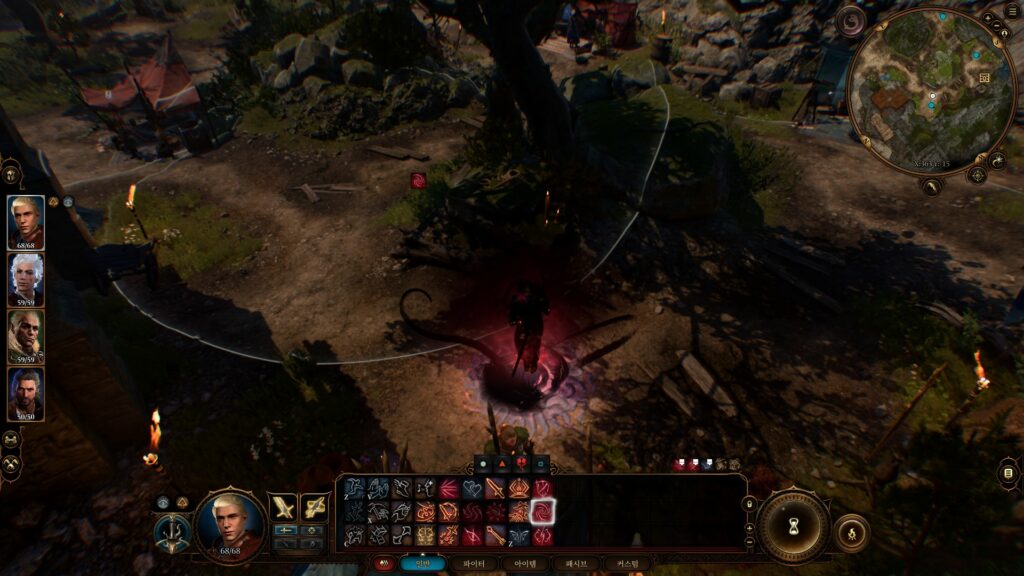Select the white-haired companion portrait
This screenshot has height=576, width=1024.
26,277
